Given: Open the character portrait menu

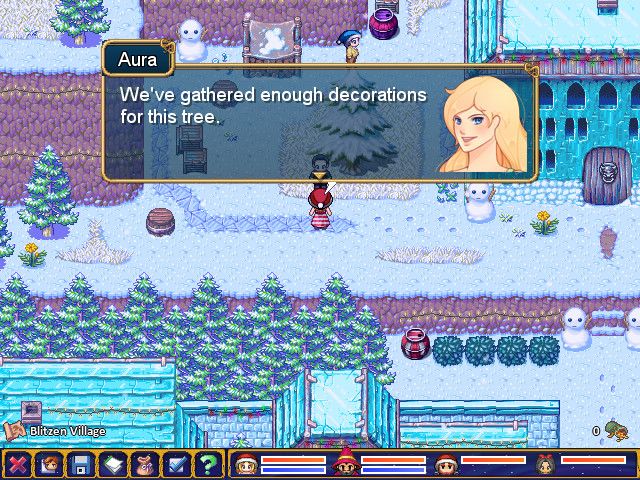Looking at the screenshot, I should tap(49, 464).
